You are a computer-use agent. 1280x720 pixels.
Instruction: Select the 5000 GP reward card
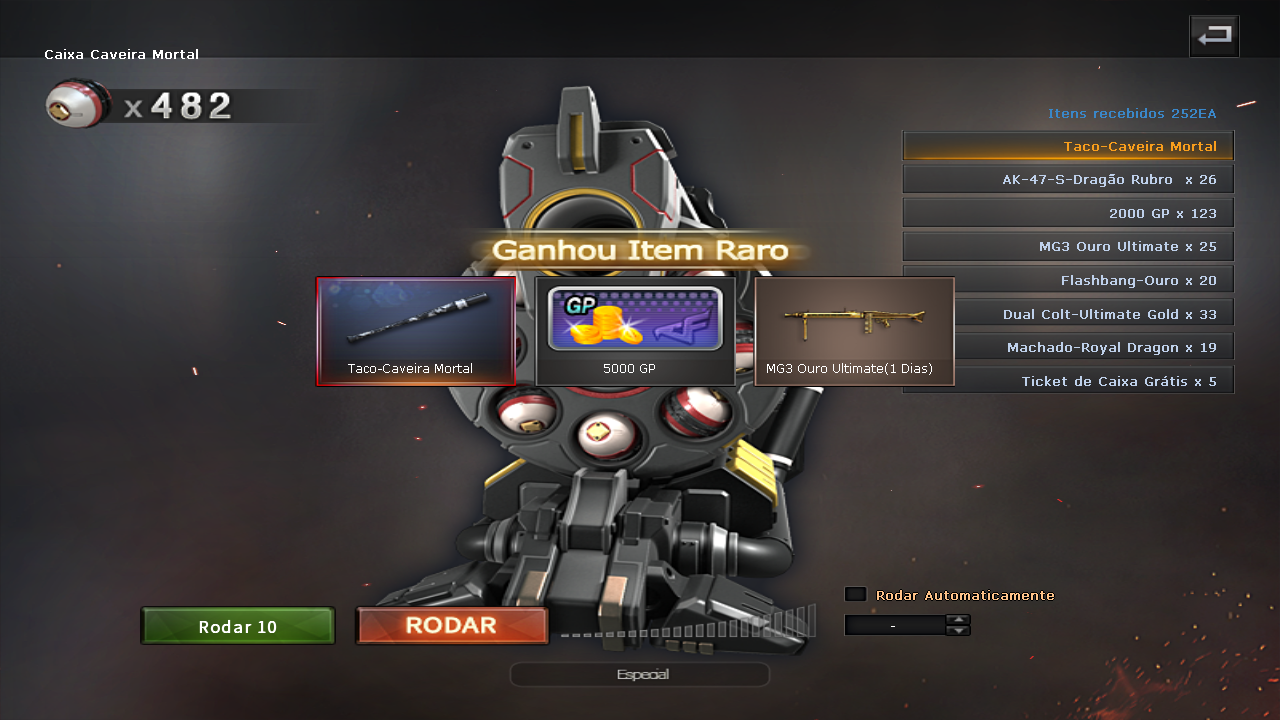(635, 331)
